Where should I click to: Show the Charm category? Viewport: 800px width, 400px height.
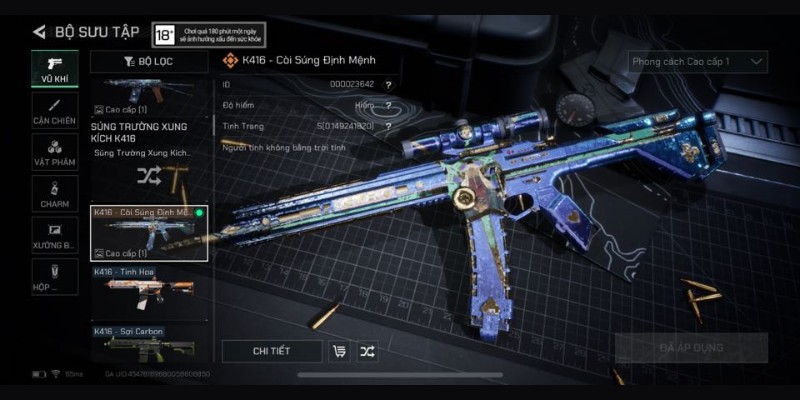[x=54, y=193]
